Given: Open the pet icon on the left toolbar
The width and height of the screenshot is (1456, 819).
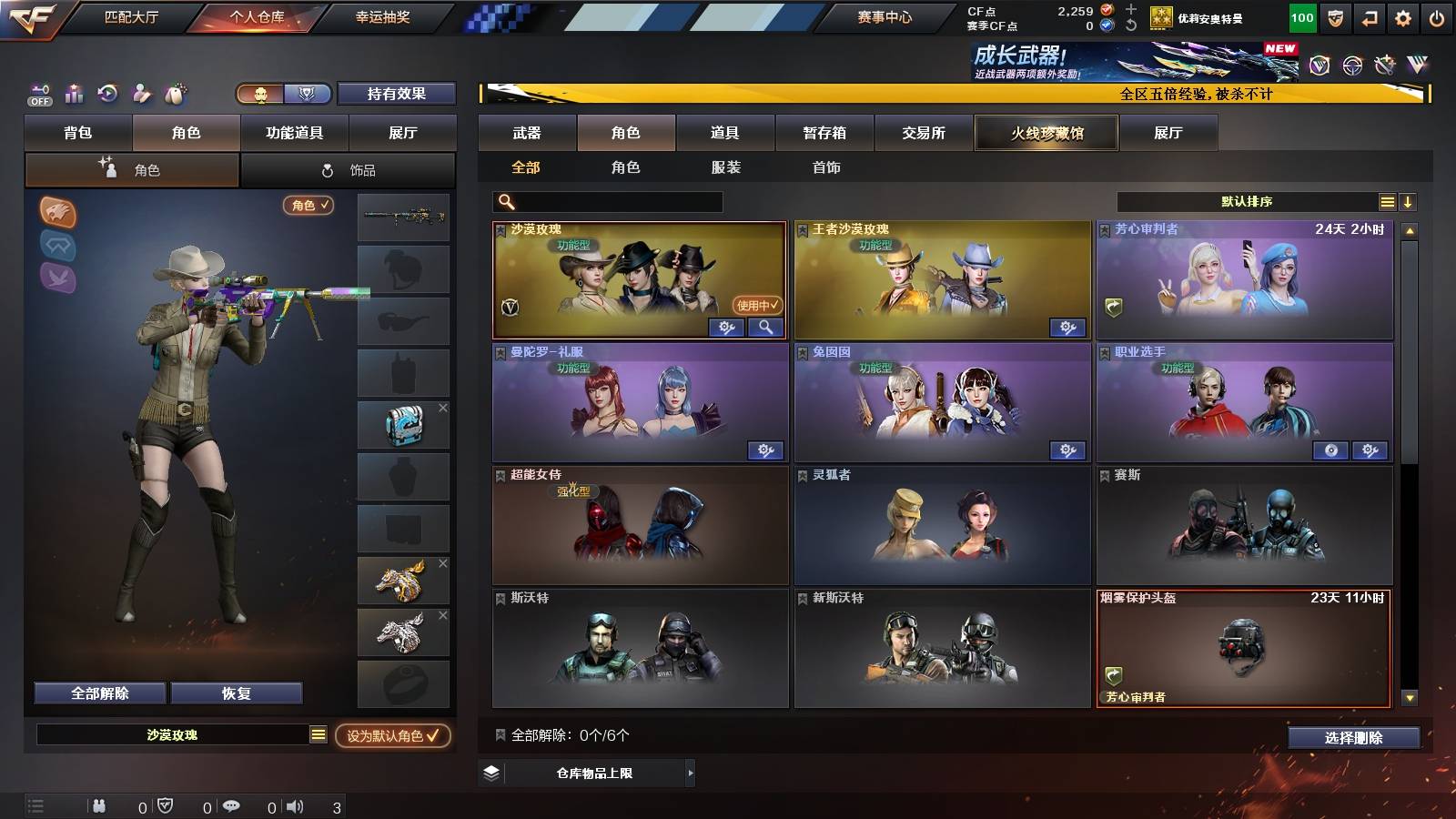Looking at the screenshot, I should pyautogui.click(x=176, y=94).
